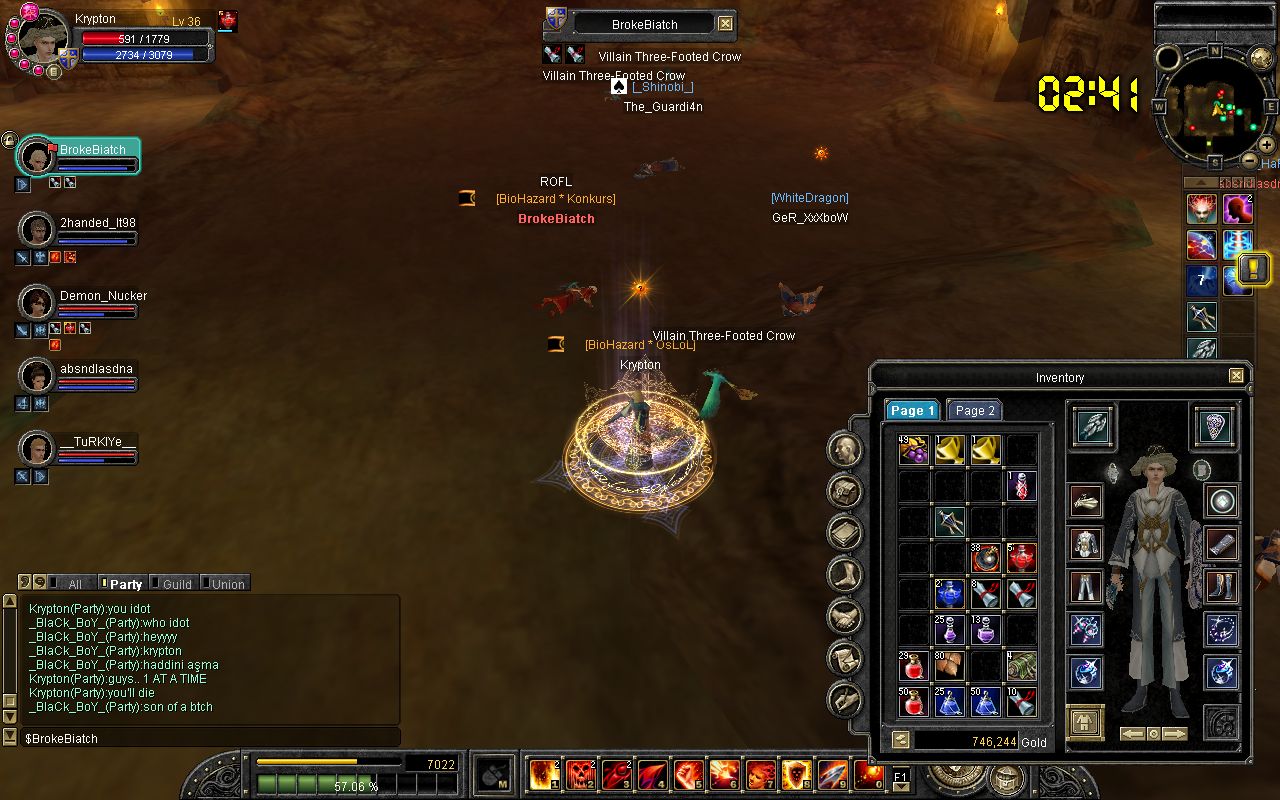Click the yellow exclamation alert icon

pyautogui.click(x=1254, y=268)
